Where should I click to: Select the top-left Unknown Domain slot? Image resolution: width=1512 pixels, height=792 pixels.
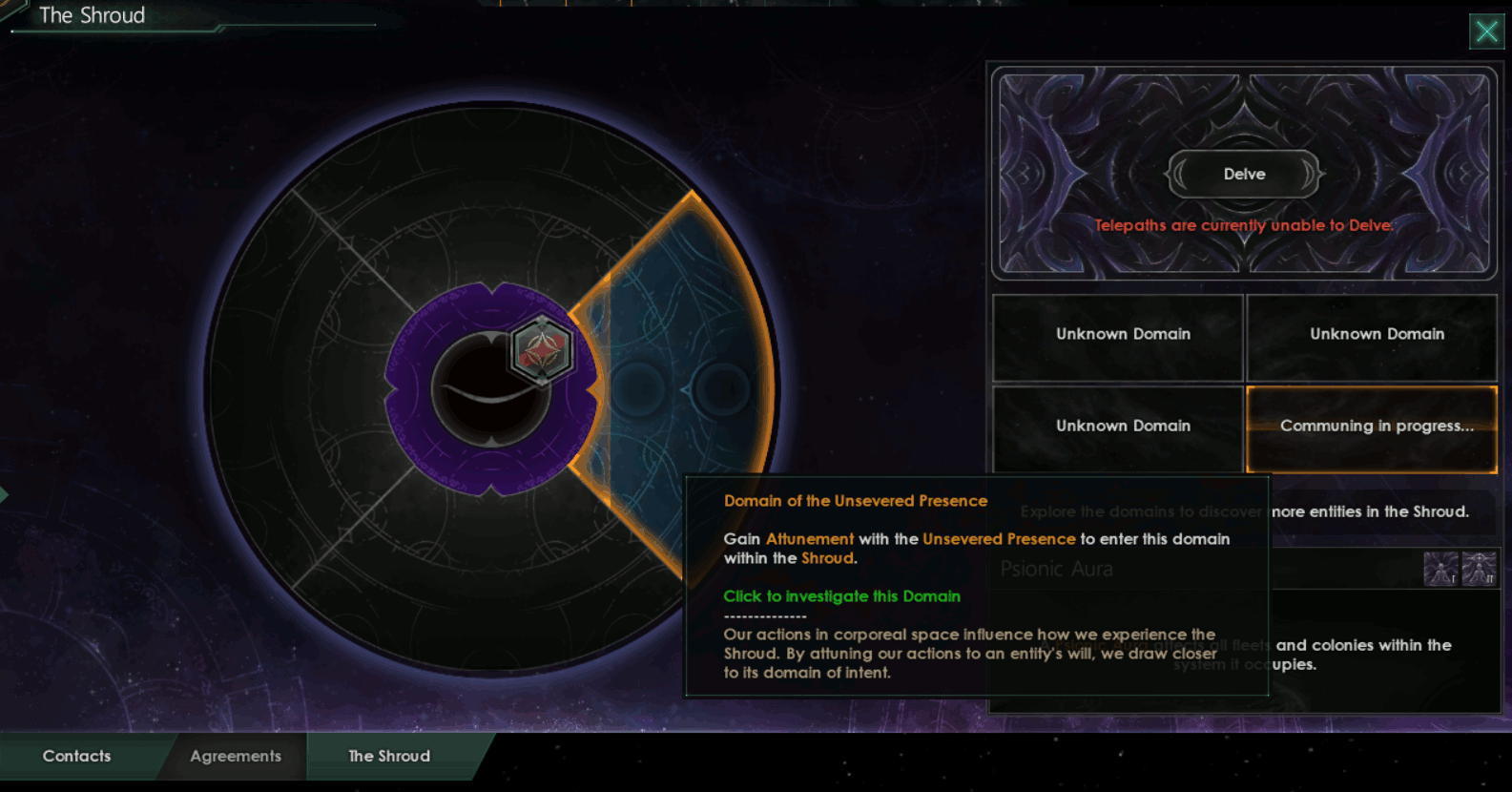click(x=1117, y=334)
